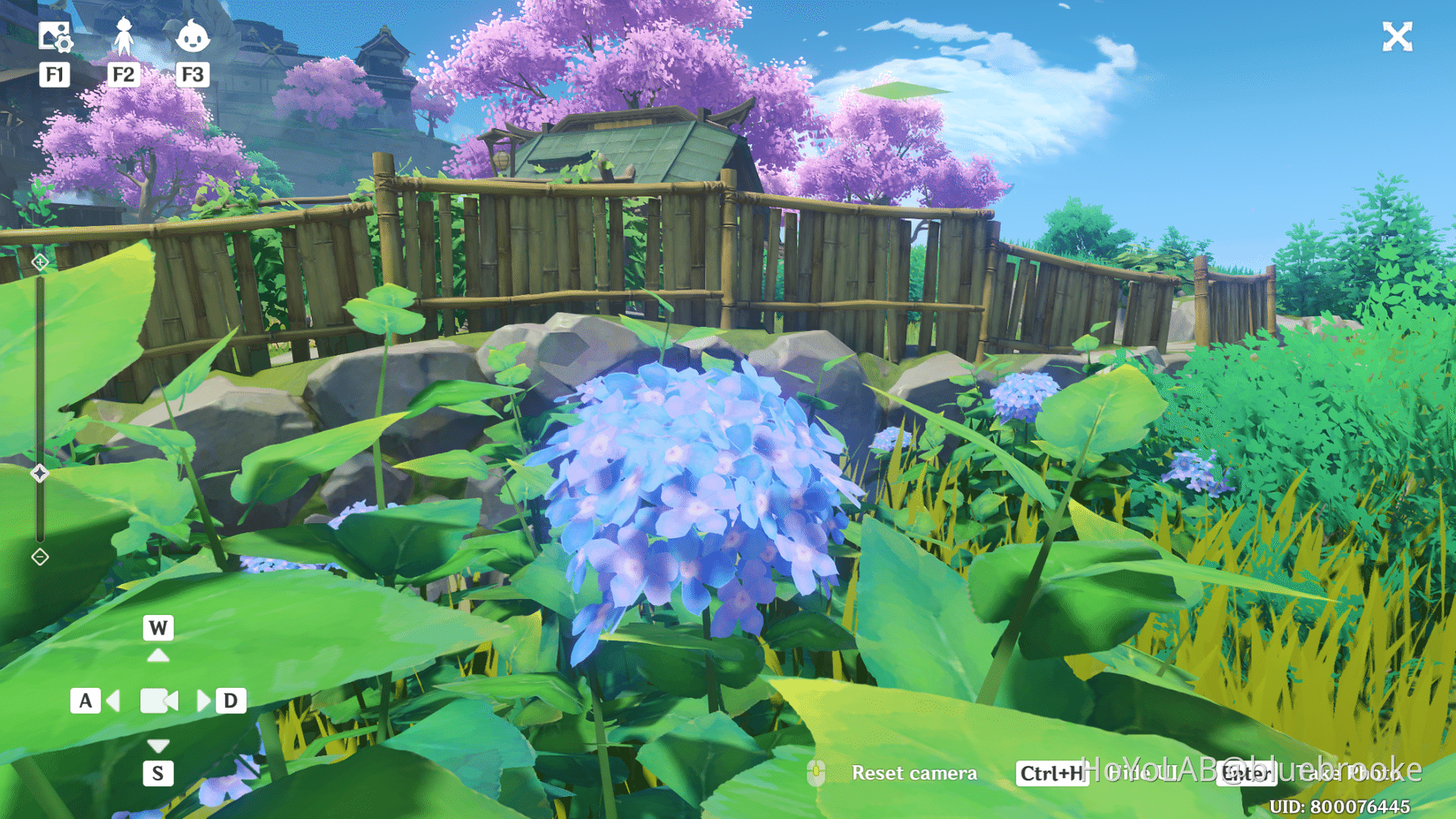
Task: Open camera settings with the F1 icon
Action: pyautogui.click(x=55, y=38)
